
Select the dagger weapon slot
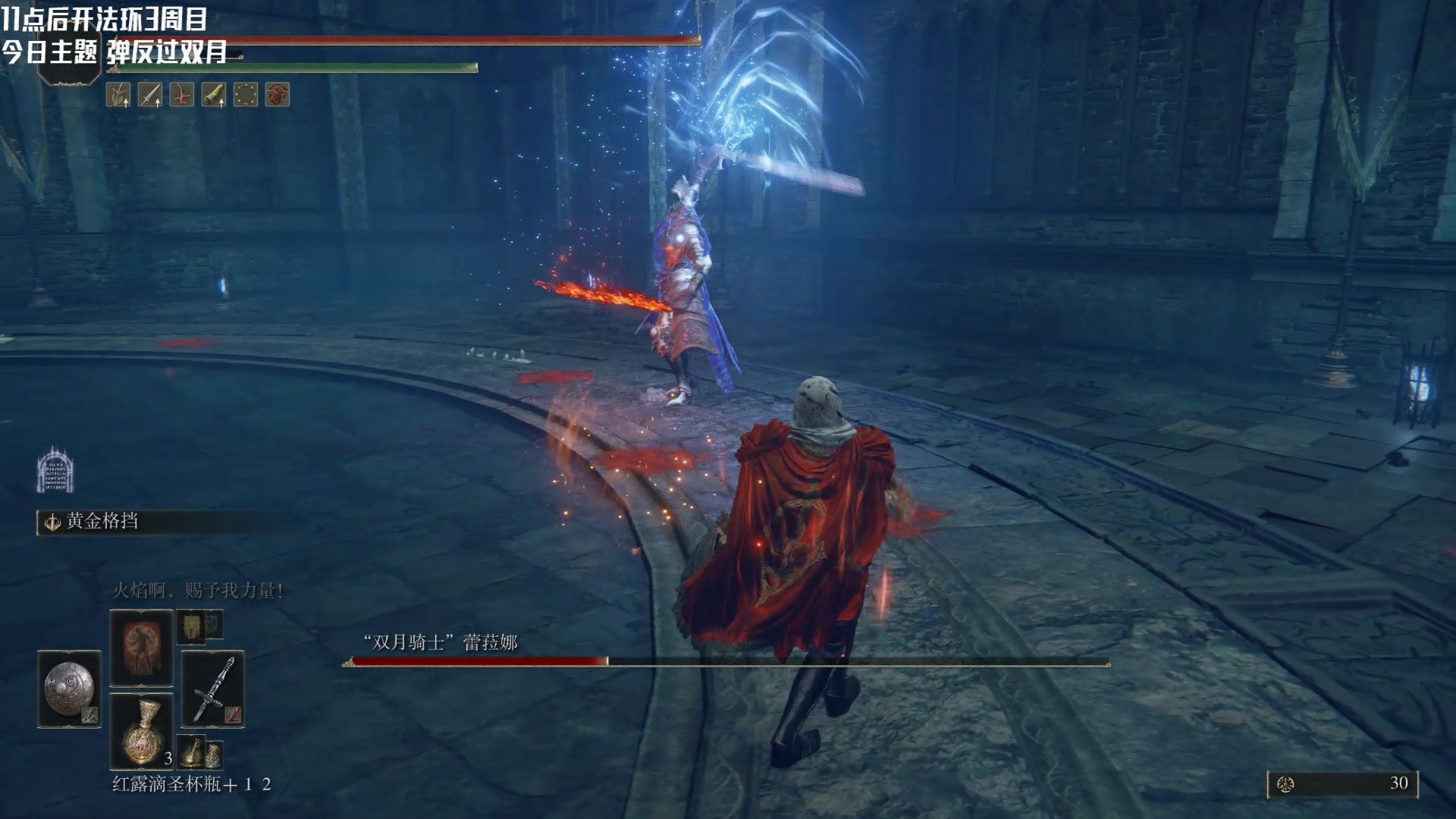point(213,689)
